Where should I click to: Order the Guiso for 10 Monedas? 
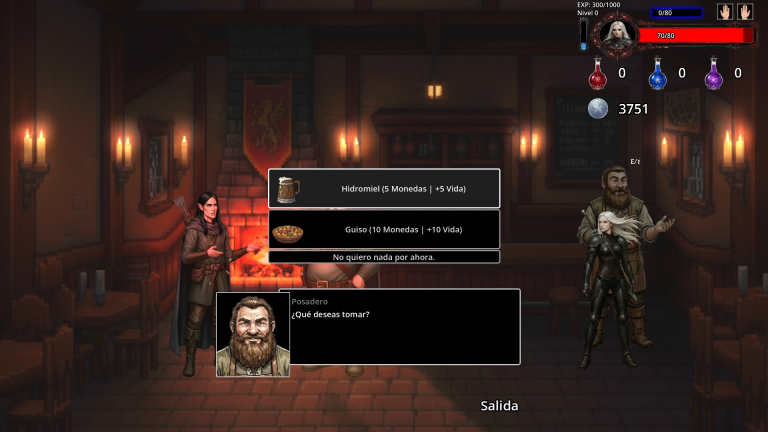[x=384, y=229]
